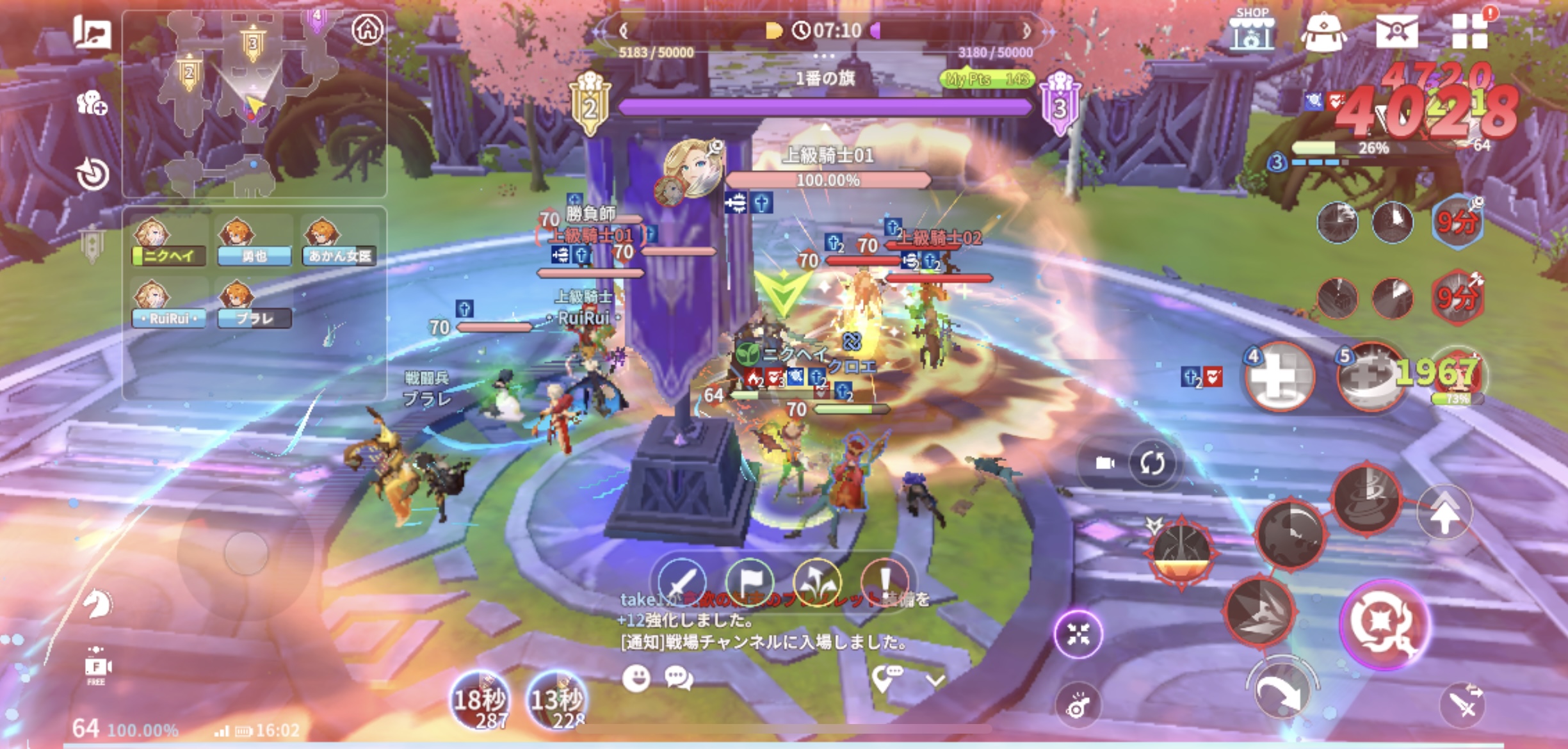Open the emoji smiley menu
This screenshot has height=749, width=1568.
[x=636, y=678]
